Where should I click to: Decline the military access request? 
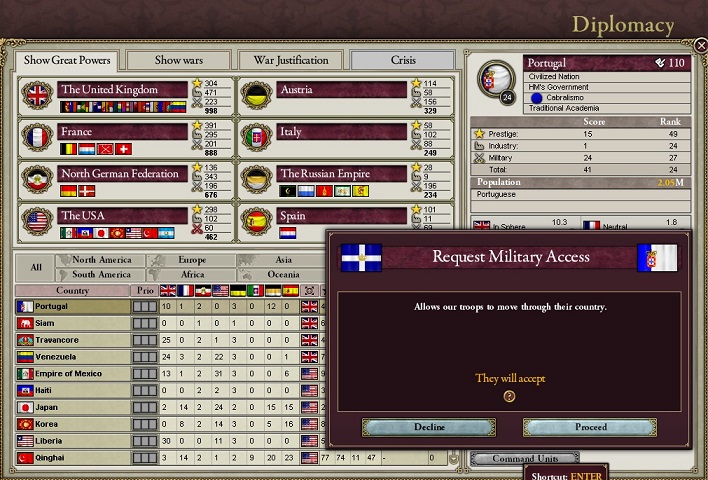click(x=429, y=427)
